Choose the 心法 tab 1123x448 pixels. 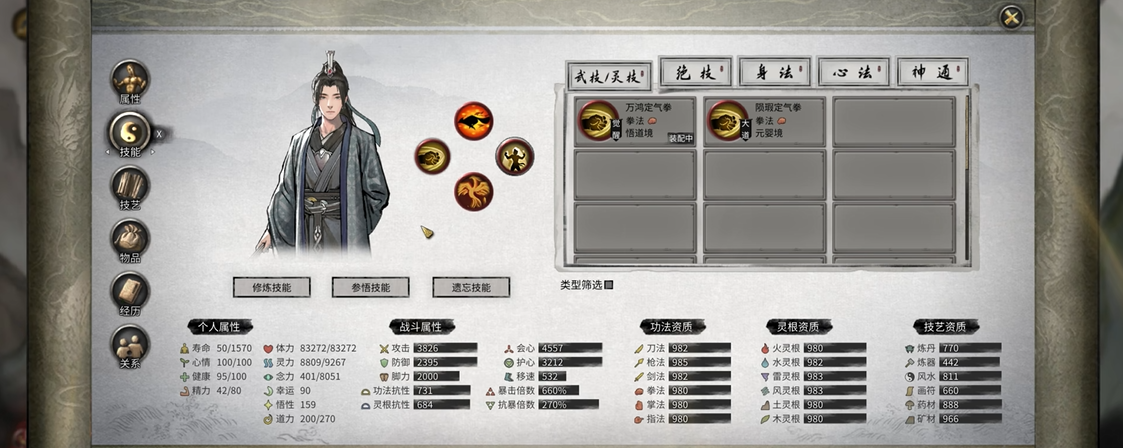[x=853, y=72]
